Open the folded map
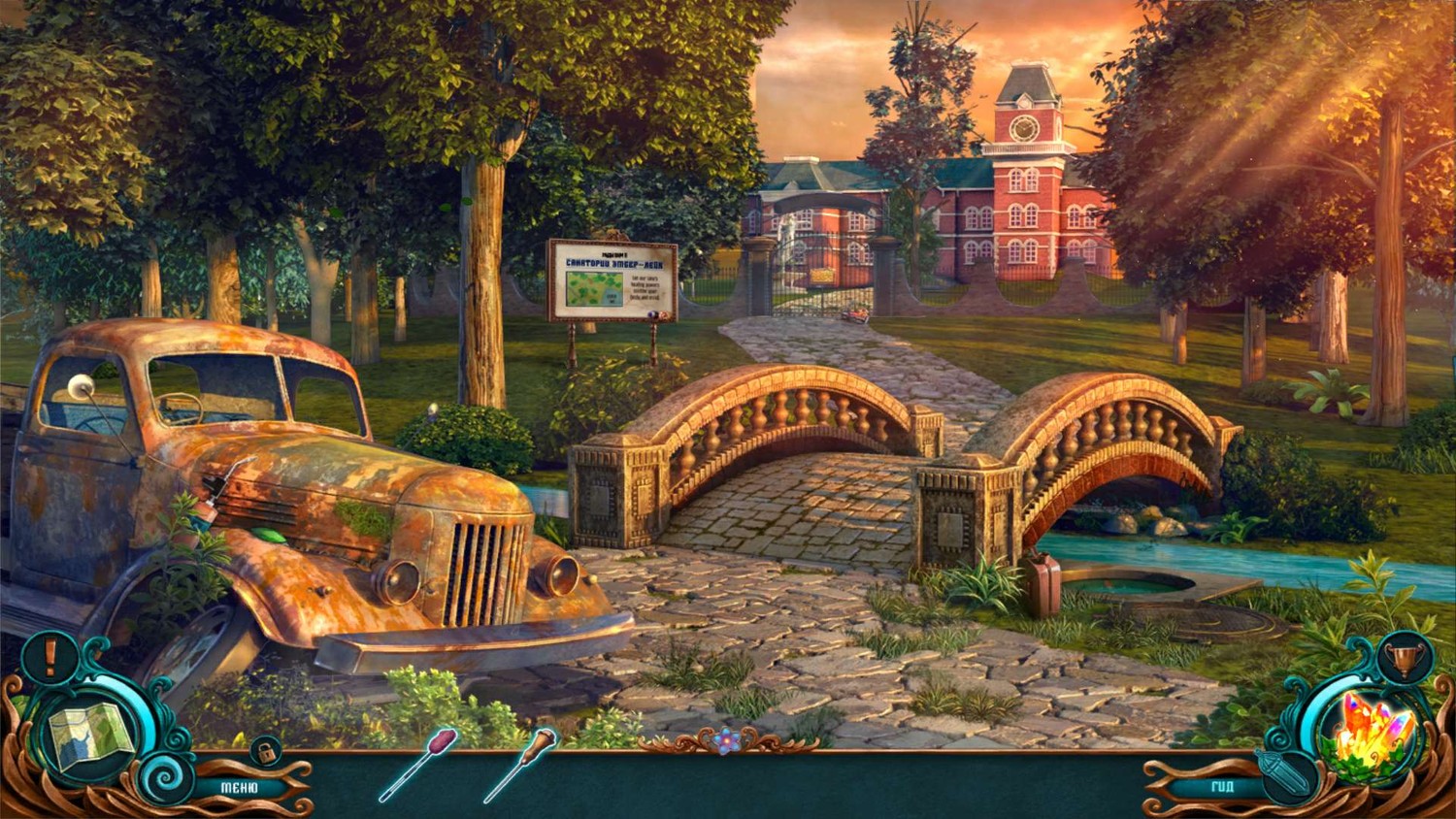The width and height of the screenshot is (1456, 819). [x=90, y=736]
